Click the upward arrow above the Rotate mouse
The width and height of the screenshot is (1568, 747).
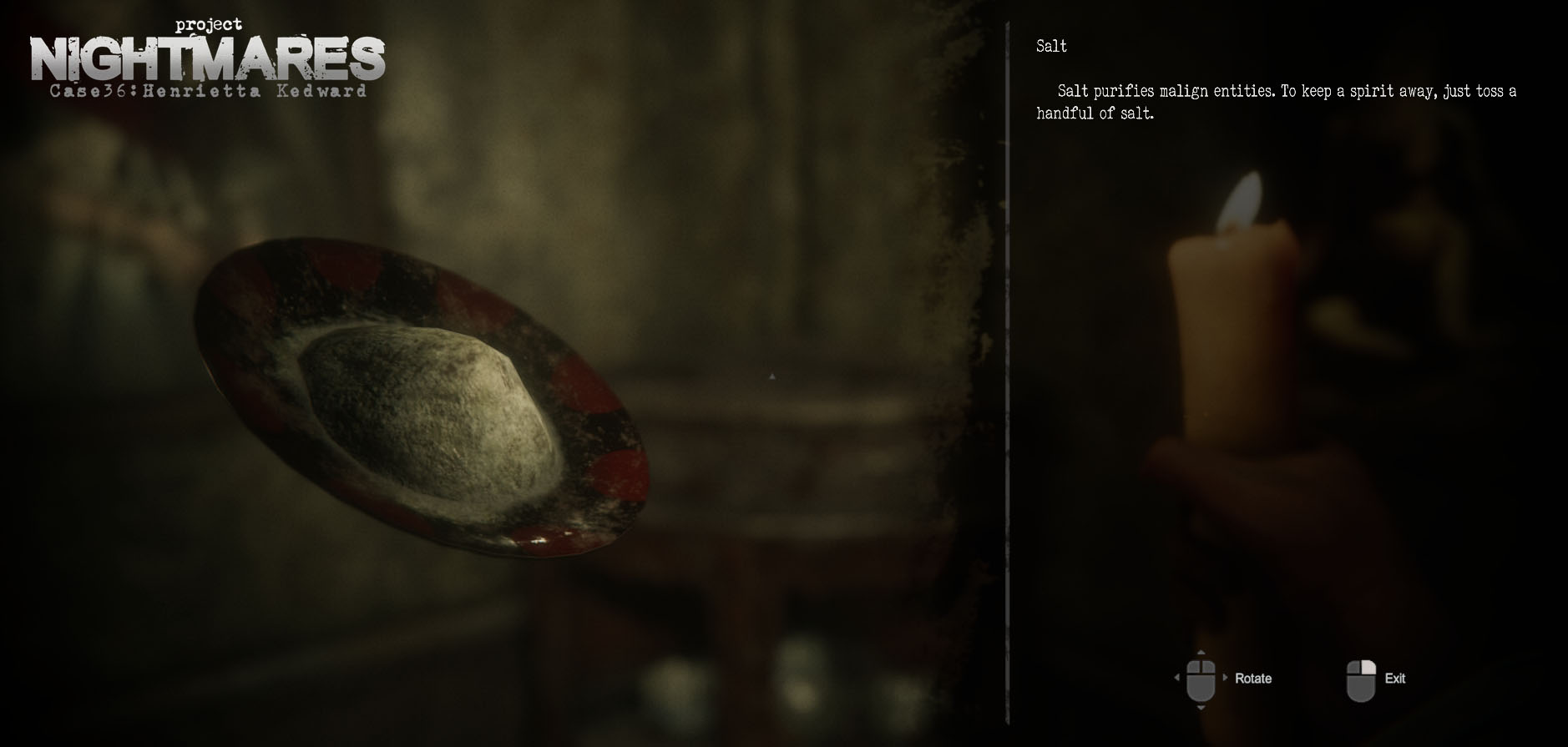pos(1201,652)
